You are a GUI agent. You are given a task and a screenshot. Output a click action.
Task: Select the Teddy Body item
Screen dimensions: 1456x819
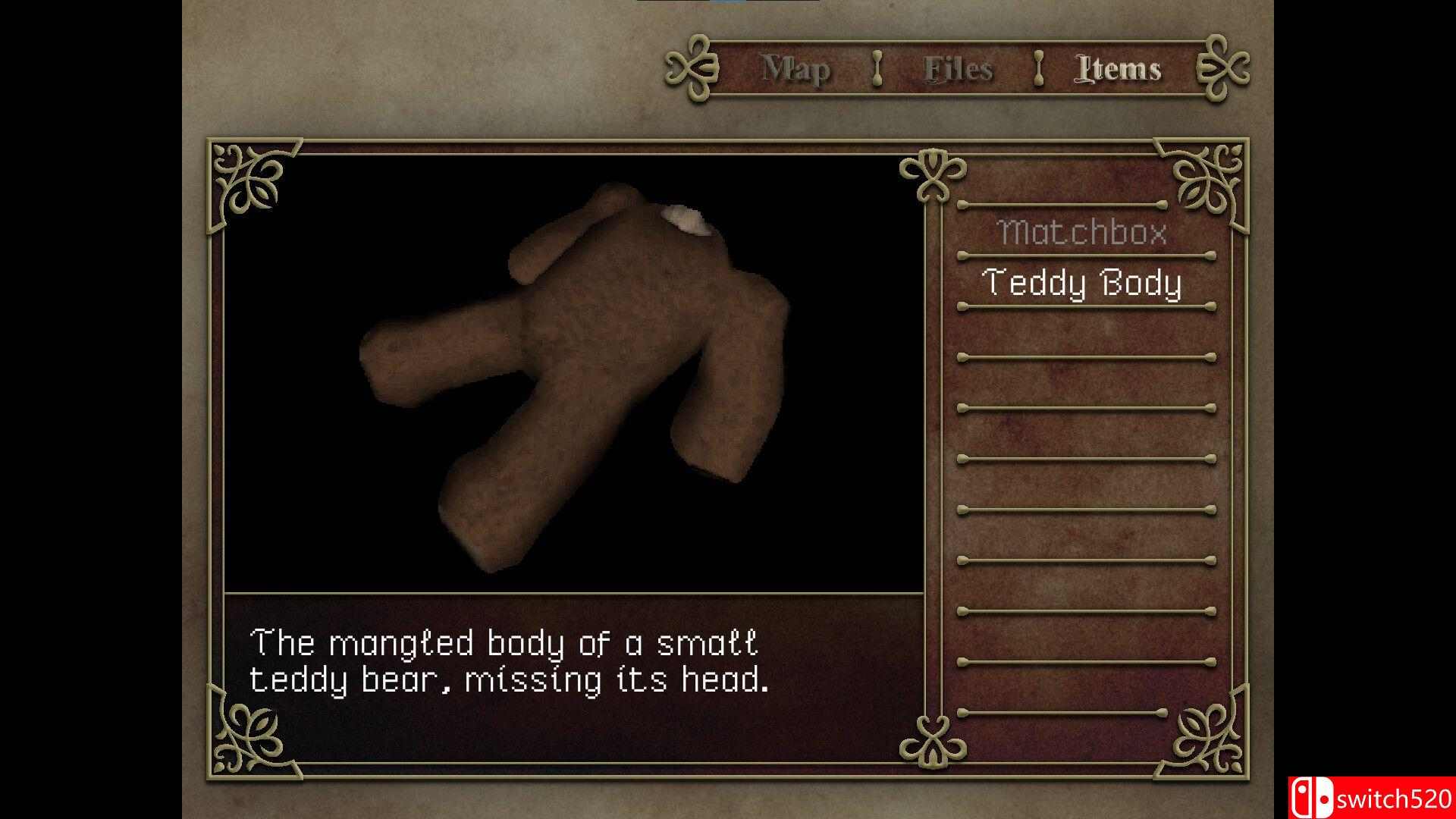(1081, 283)
